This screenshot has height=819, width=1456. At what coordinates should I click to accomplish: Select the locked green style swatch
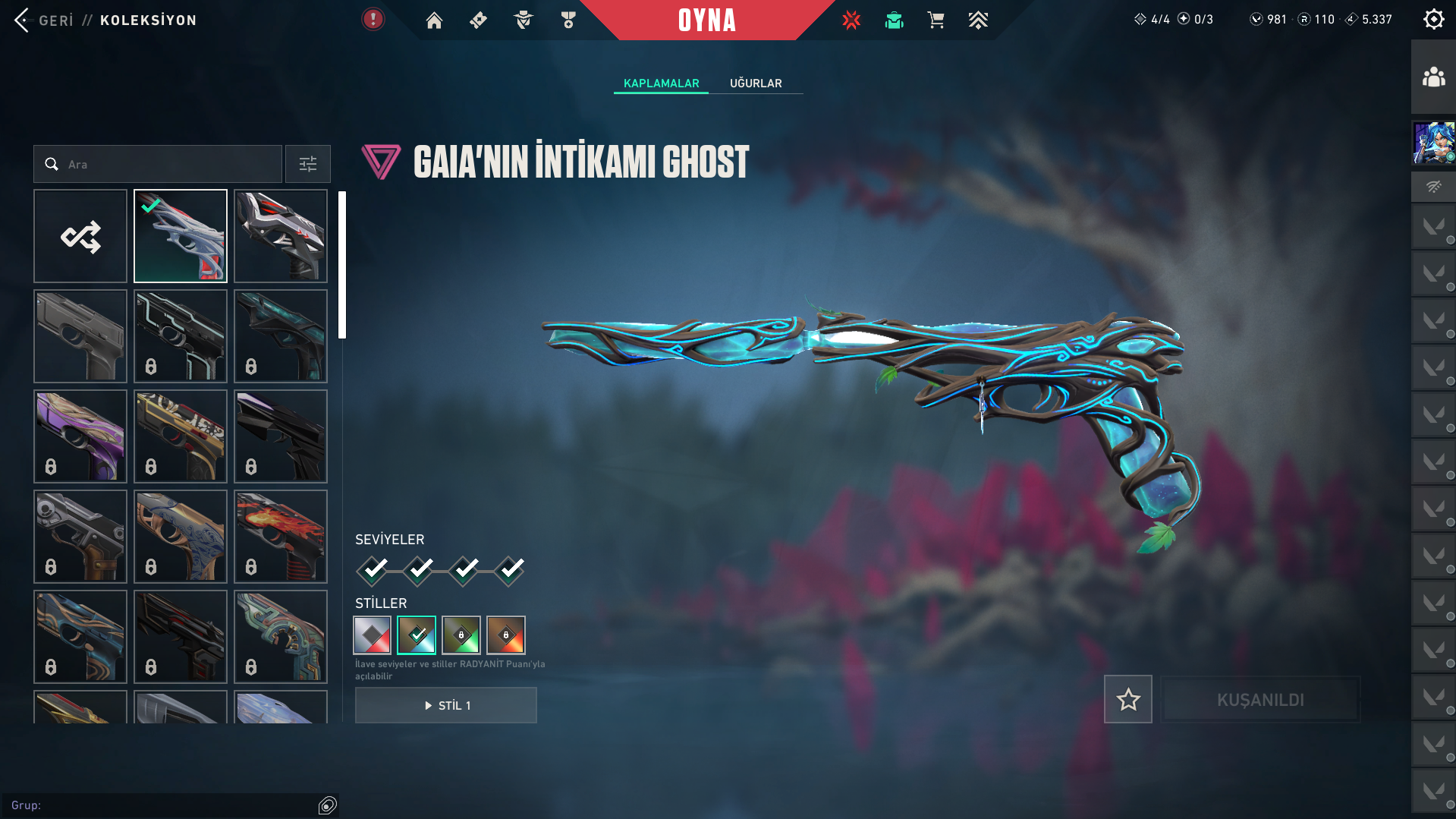coord(461,635)
